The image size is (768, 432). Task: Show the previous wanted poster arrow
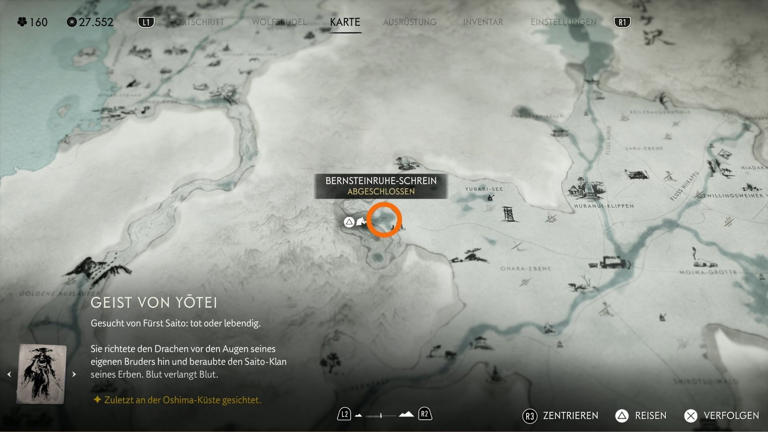pyautogui.click(x=10, y=375)
